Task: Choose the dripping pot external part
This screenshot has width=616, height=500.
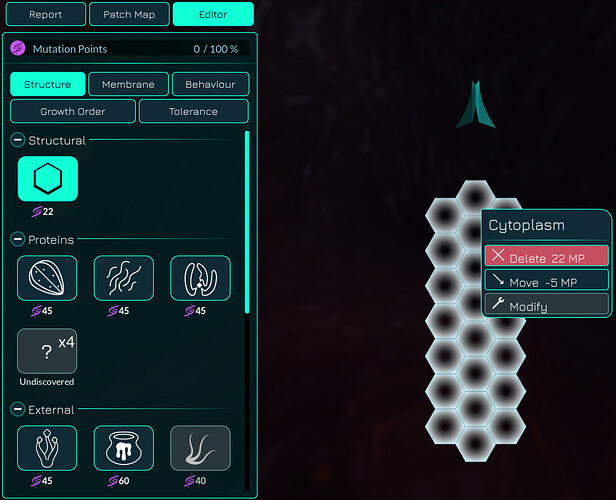Action: 124,448
